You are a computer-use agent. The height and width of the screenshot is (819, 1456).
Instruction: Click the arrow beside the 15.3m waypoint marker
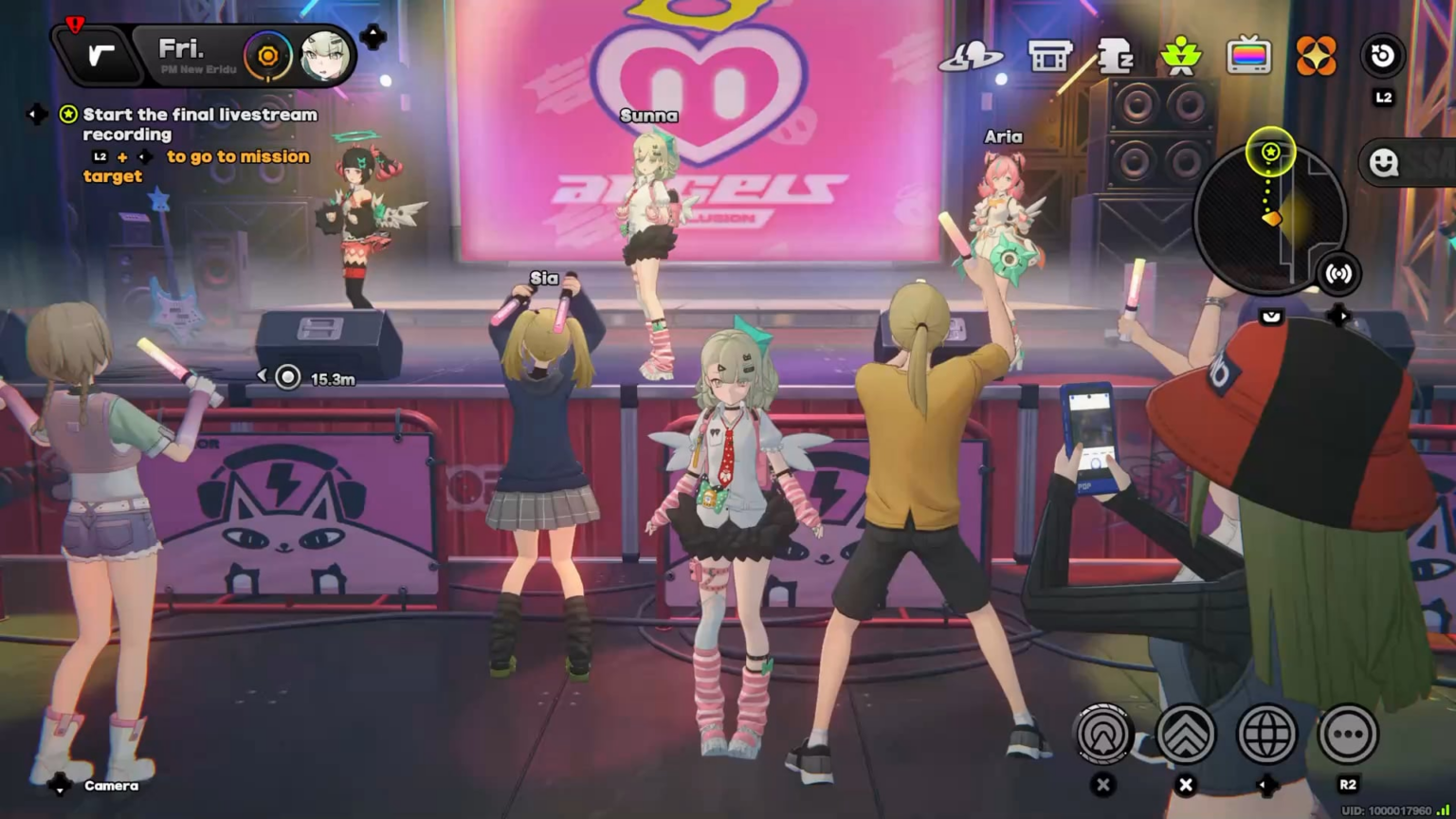coord(263,374)
